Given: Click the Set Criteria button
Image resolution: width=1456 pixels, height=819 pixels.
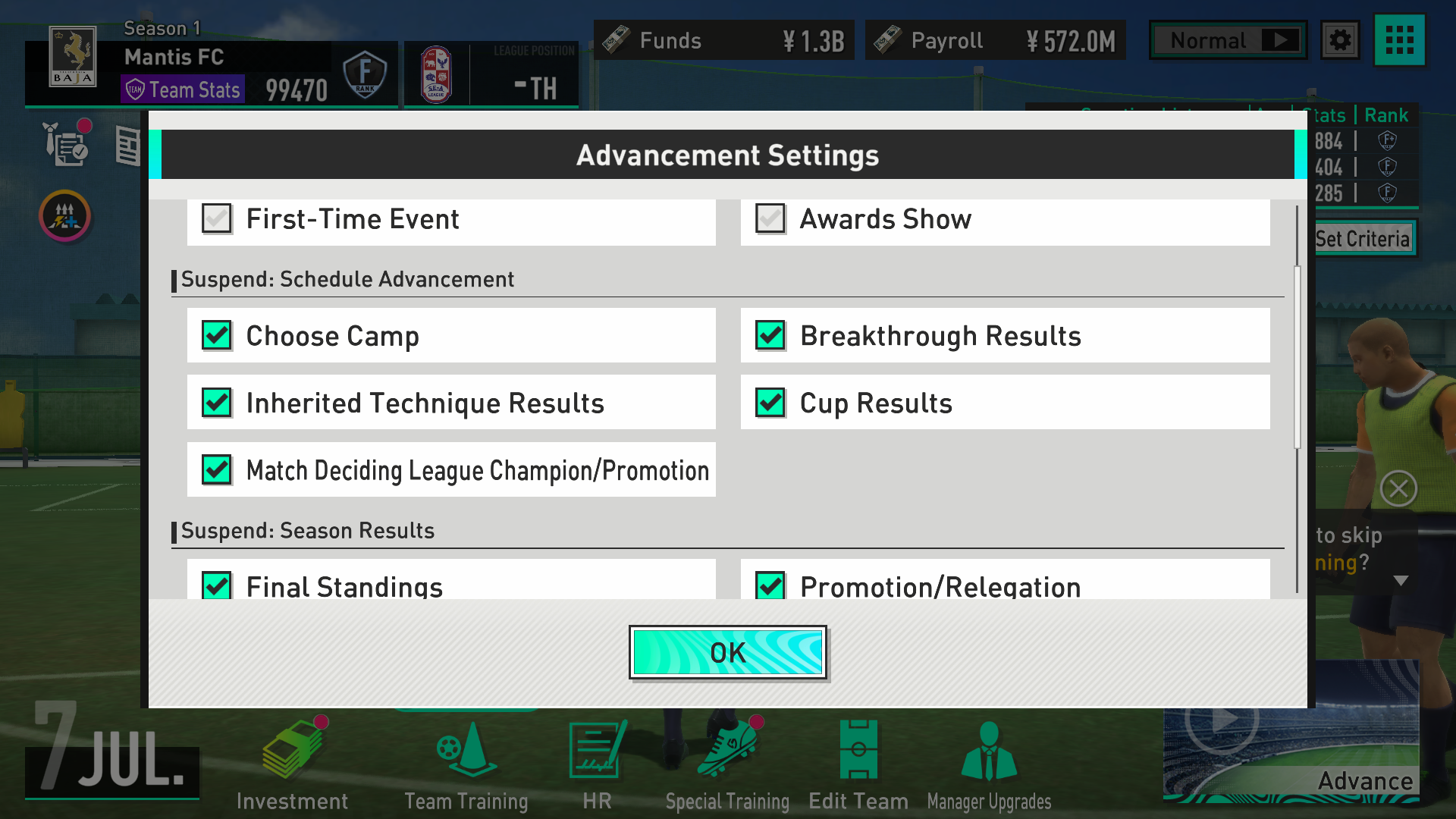Looking at the screenshot, I should pyautogui.click(x=1363, y=239).
